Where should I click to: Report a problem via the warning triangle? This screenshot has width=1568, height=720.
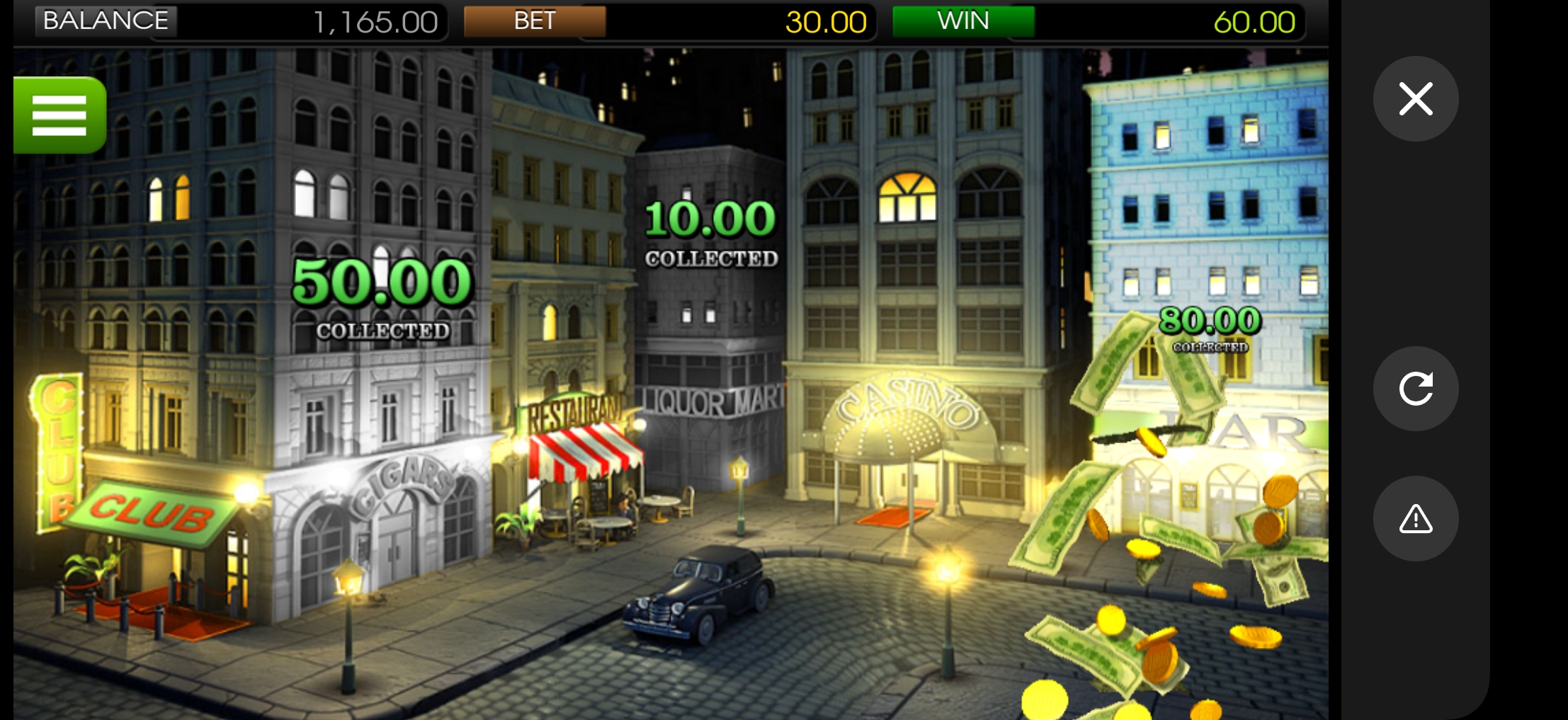pos(1415,519)
